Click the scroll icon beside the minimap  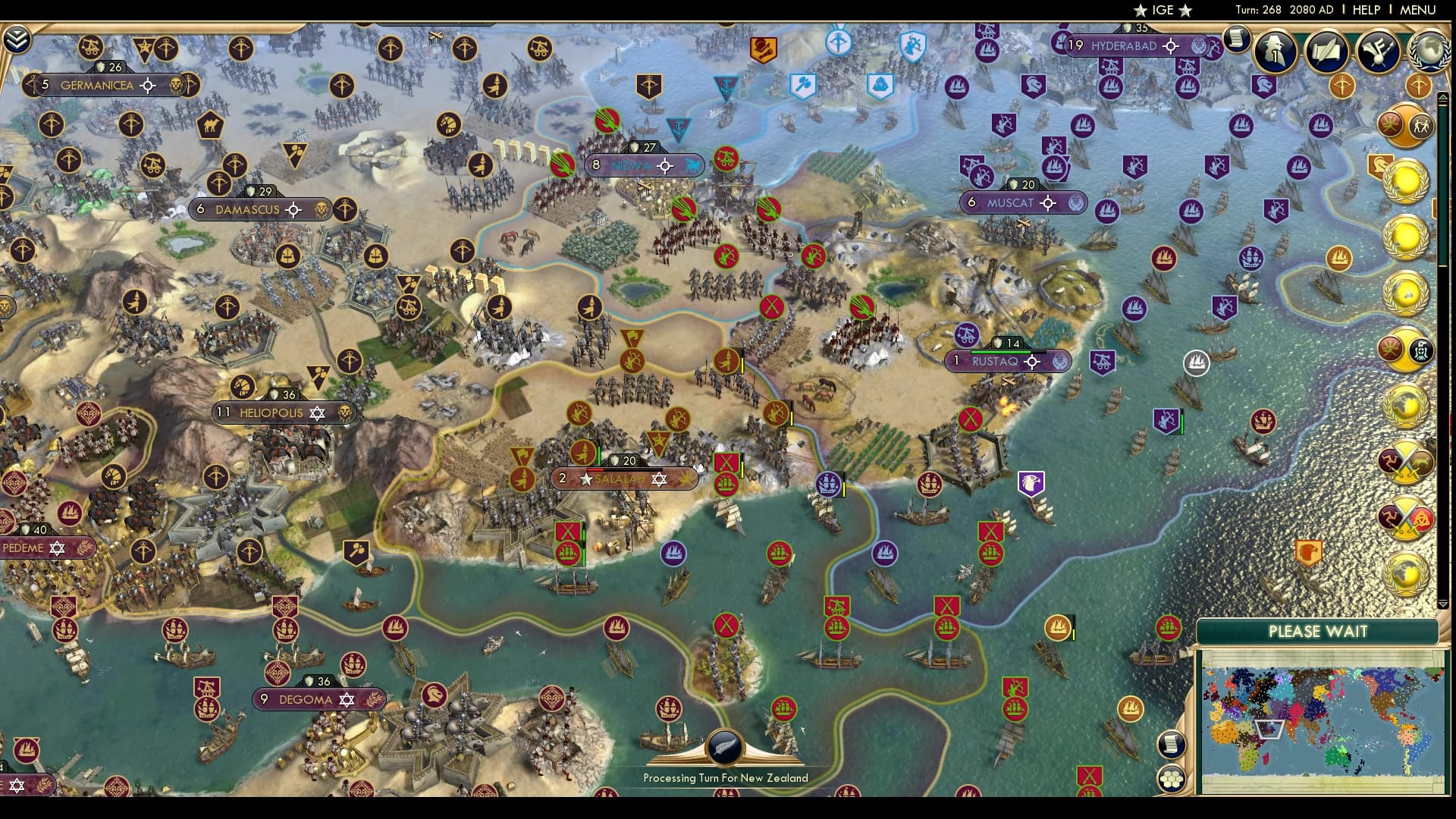click(x=1173, y=745)
